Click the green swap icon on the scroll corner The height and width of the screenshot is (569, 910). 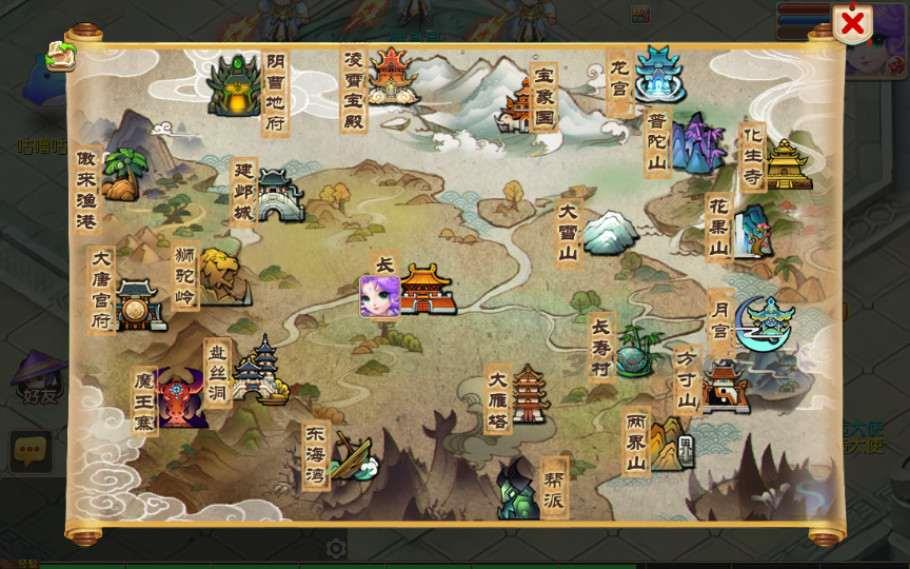click(61, 56)
